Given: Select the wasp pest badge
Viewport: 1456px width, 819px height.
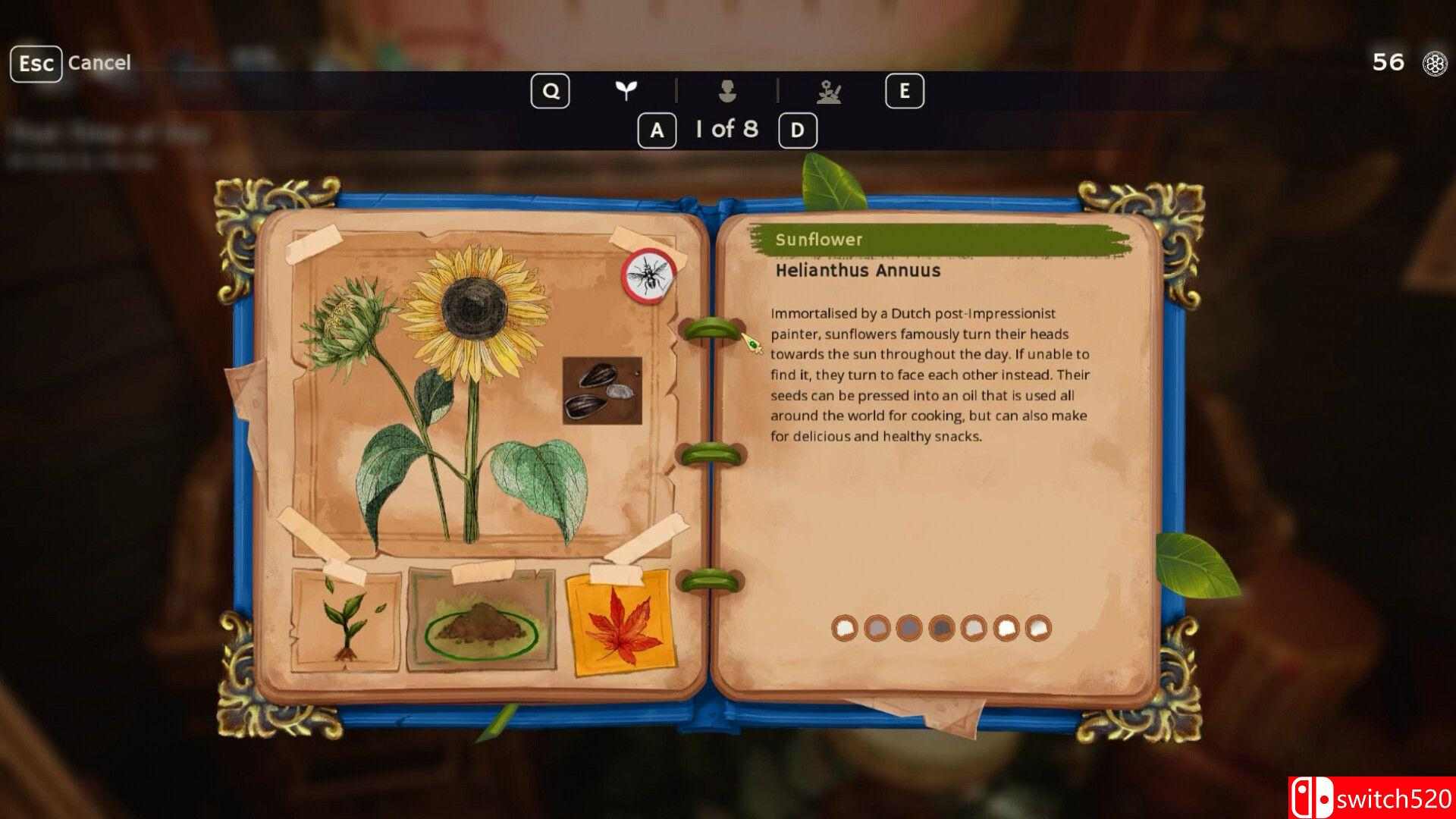Looking at the screenshot, I should coord(649,274).
